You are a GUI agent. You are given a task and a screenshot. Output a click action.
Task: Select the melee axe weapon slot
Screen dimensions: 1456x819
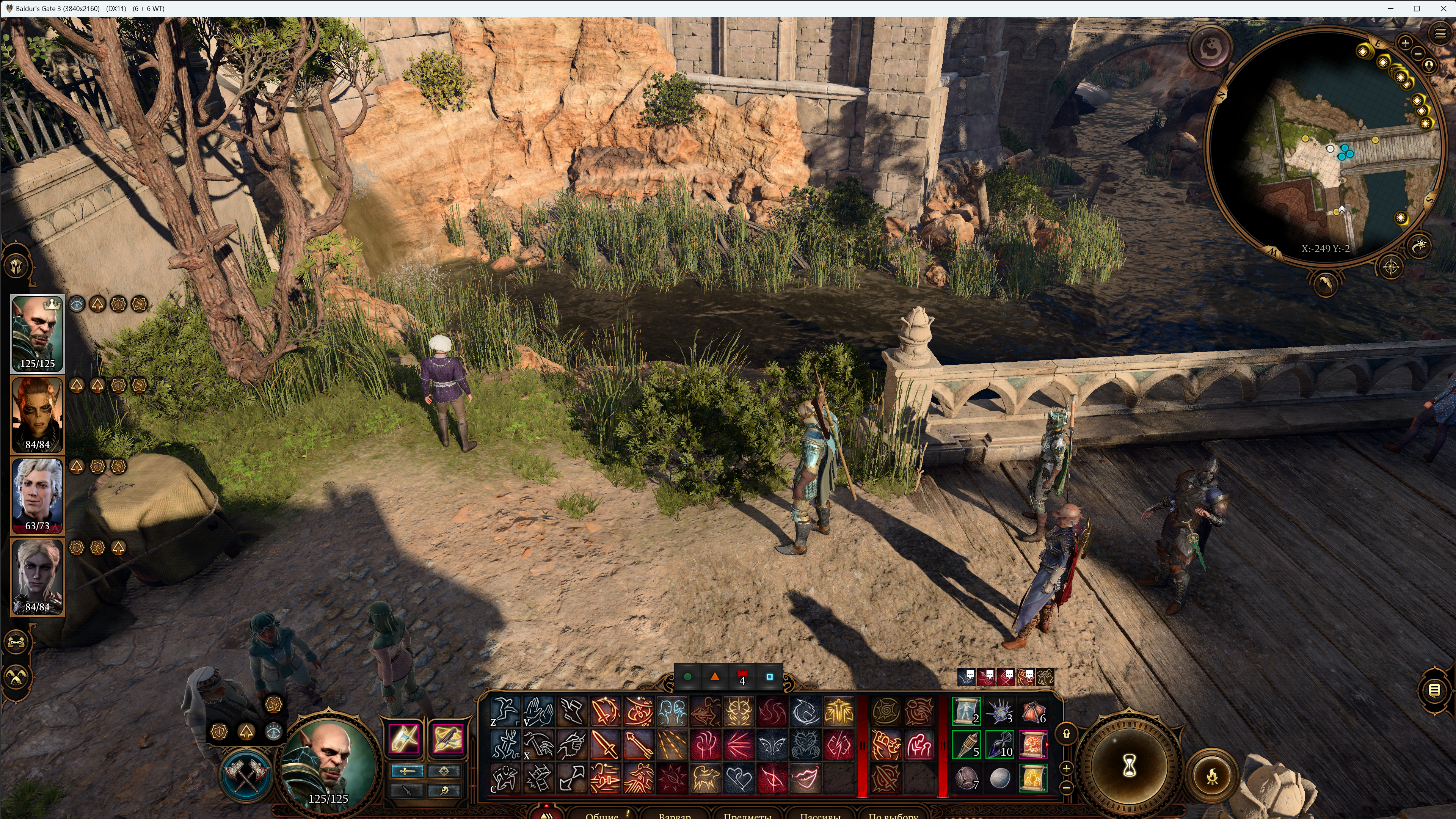404,738
